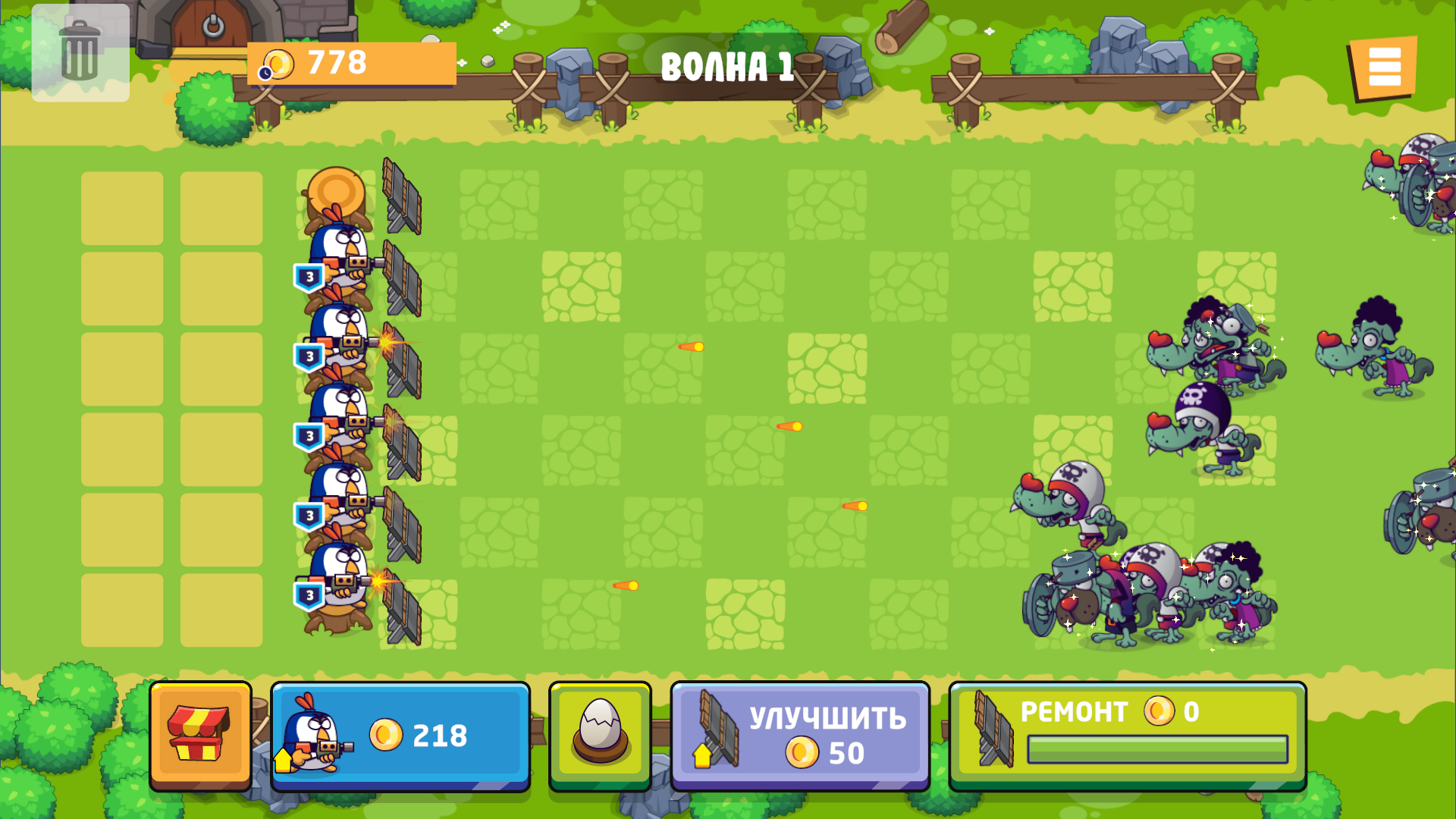
Task: Click the coin icon next to the 778 balance
Action: point(278,64)
